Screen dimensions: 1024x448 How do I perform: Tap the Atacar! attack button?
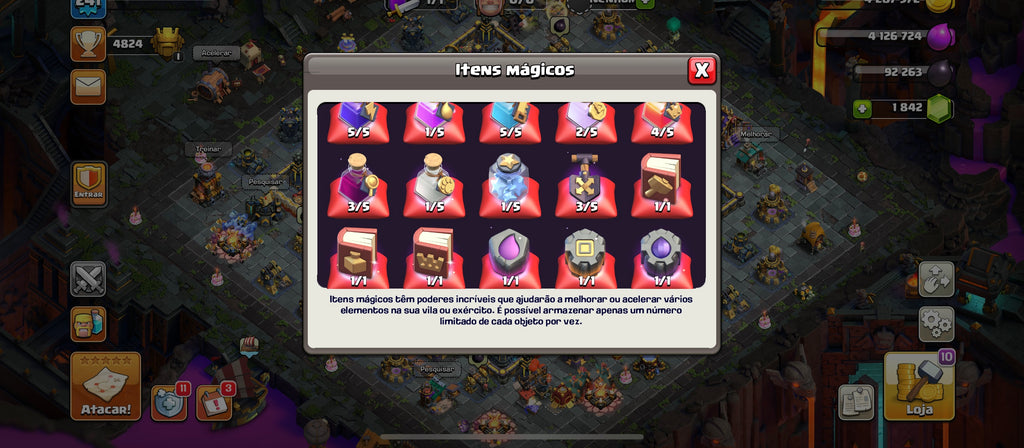pyautogui.click(x=105, y=386)
